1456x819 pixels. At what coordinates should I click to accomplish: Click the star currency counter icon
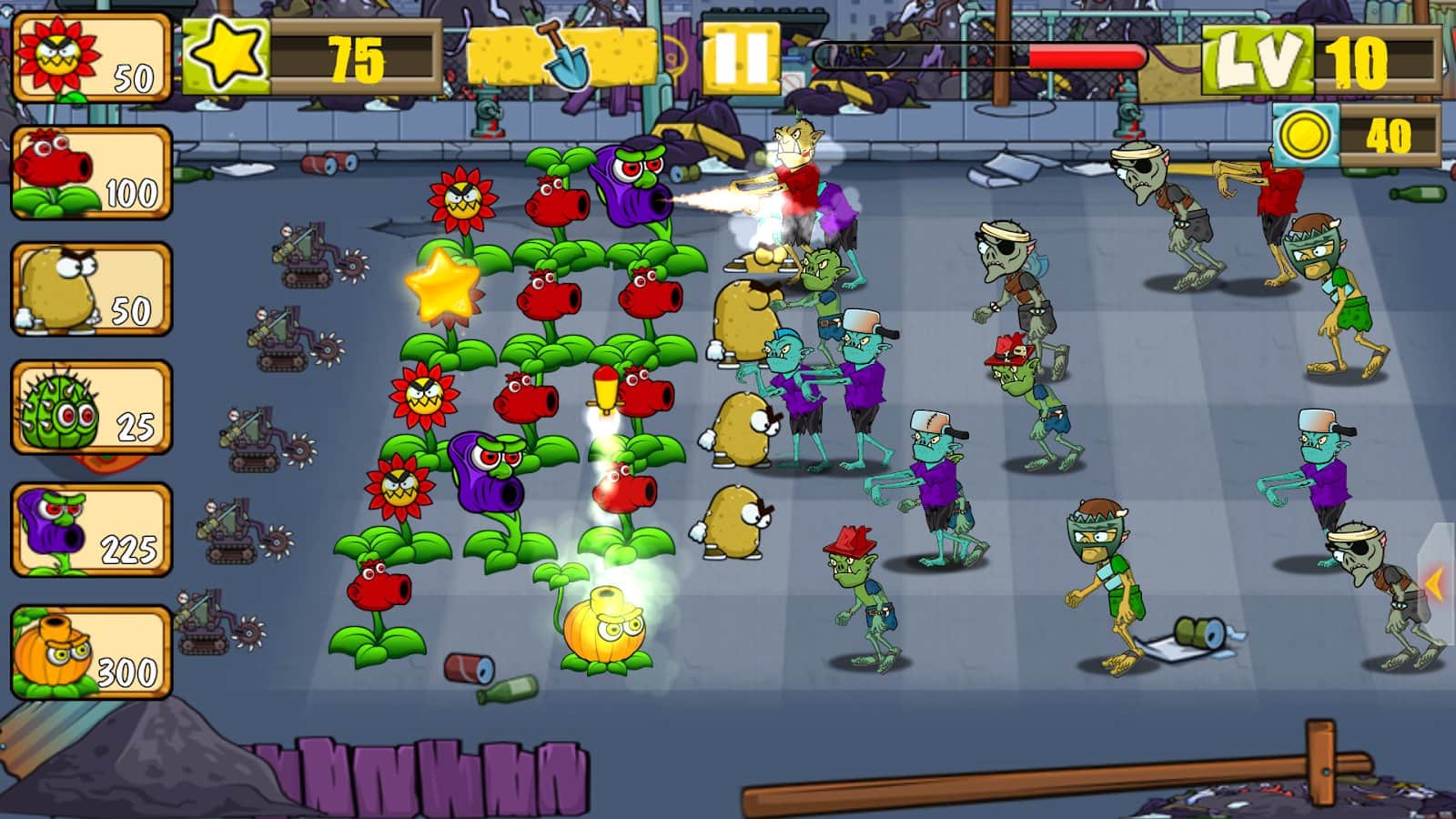coord(227,56)
